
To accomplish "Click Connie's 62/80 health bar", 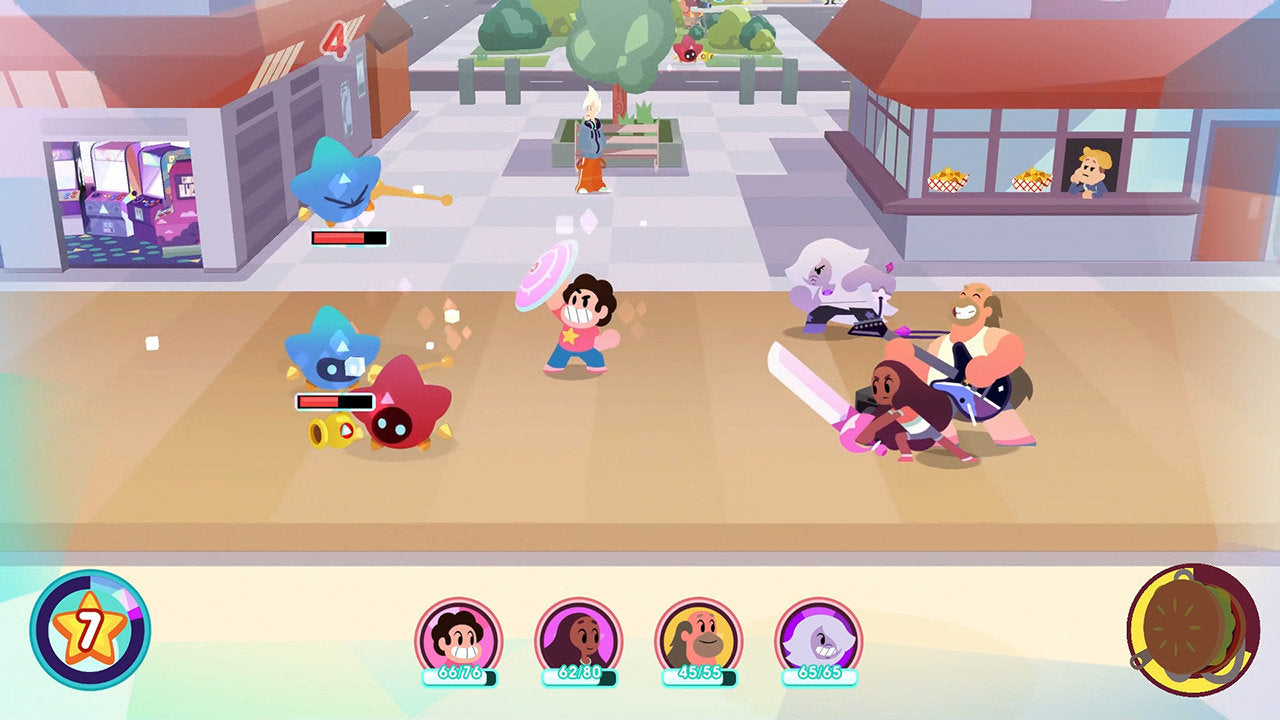I will [578, 675].
